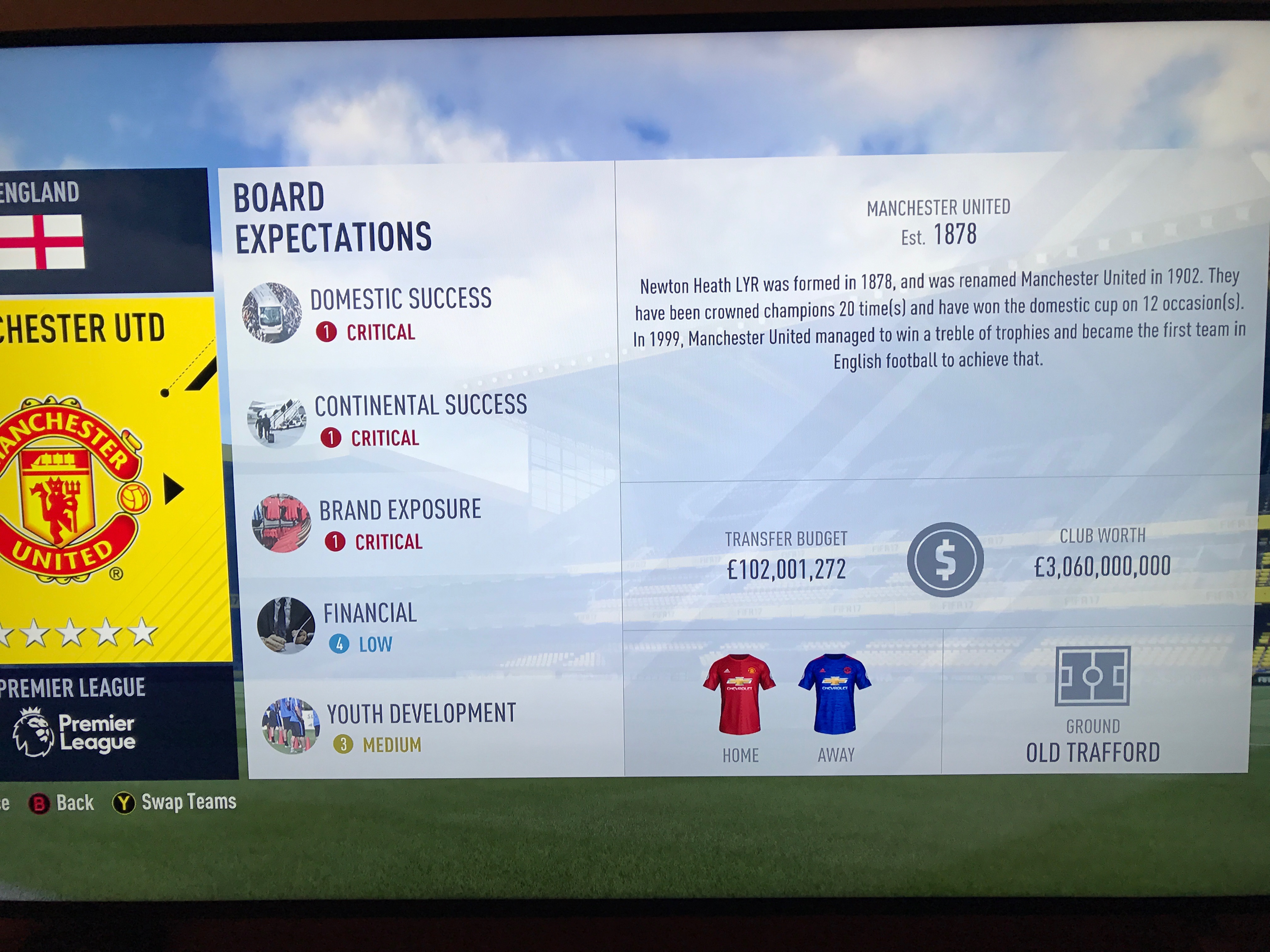Select the next team with the black arrow
The height and width of the screenshot is (952, 1270).
point(173,489)
